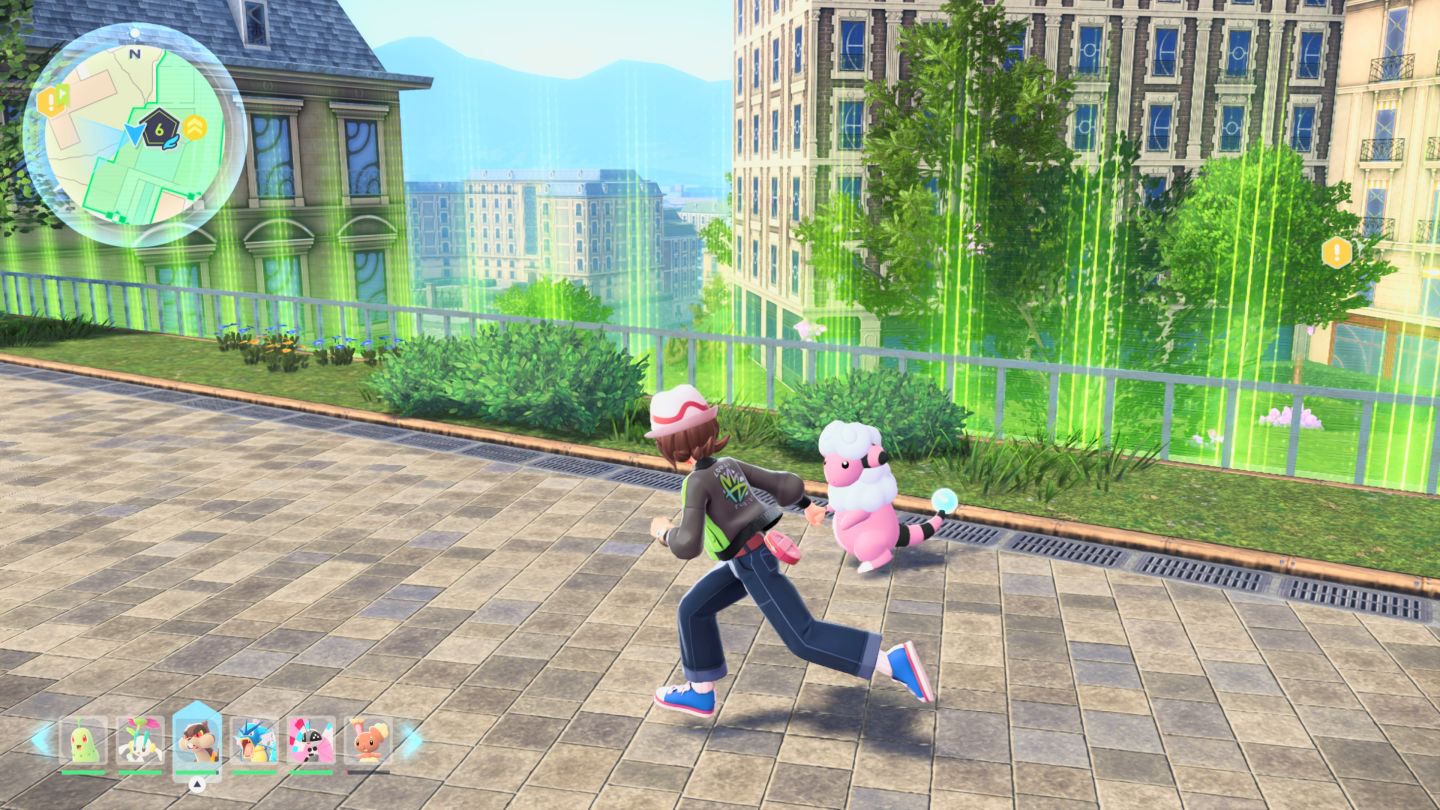Click the party bar's left arrow

pos(42,740)
